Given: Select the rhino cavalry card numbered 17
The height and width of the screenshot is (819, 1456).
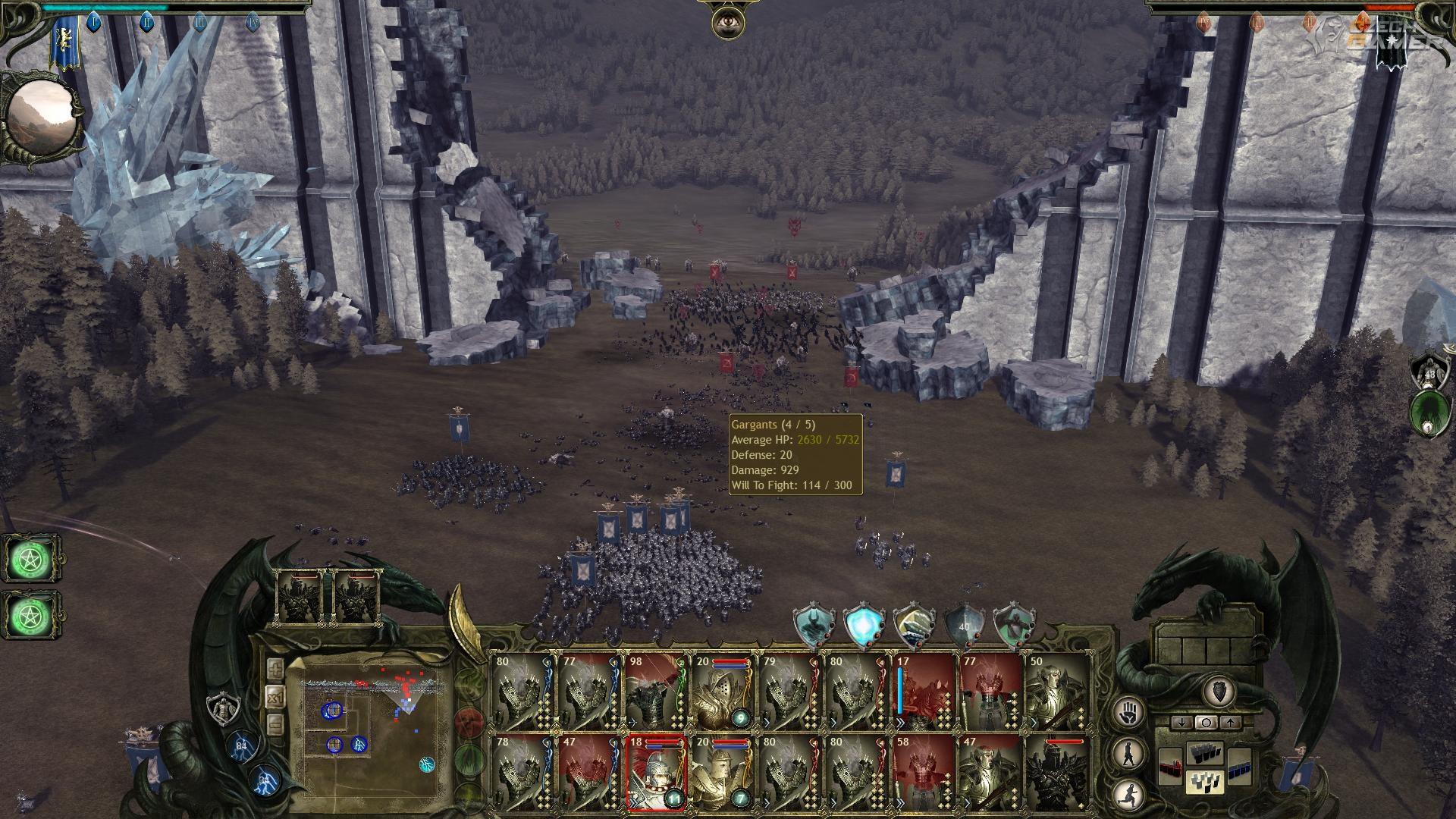Looking at the screenshot, I should (924, 692).
